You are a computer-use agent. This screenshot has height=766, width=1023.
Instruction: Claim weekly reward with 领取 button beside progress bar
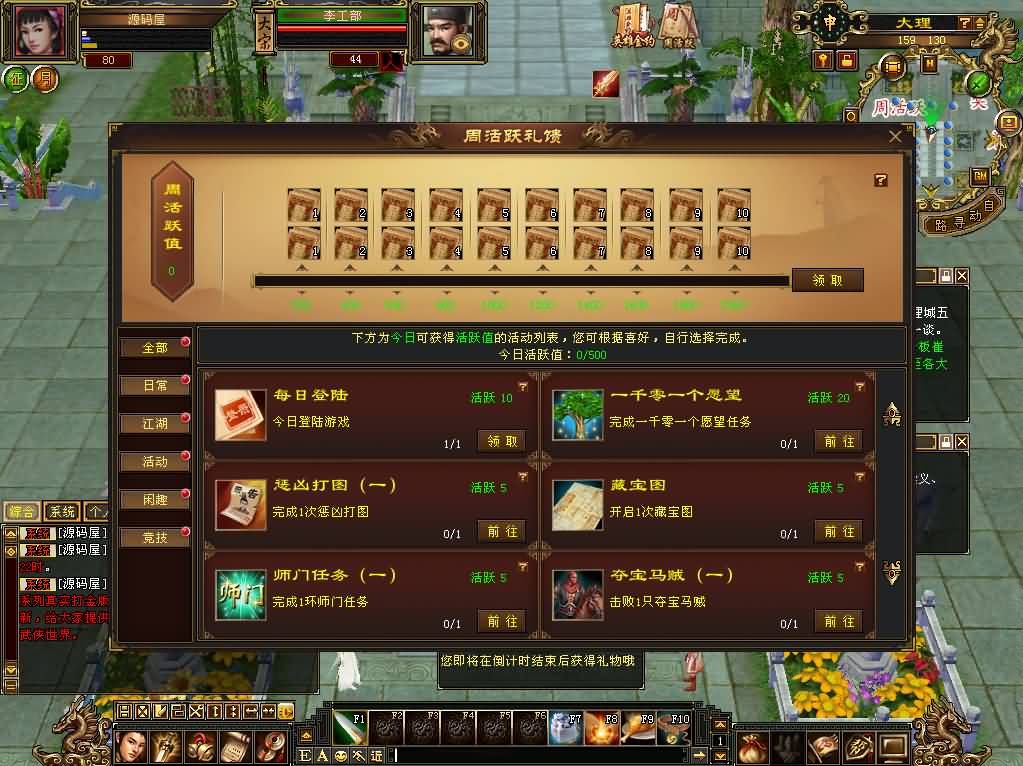(x=827, y=280)
